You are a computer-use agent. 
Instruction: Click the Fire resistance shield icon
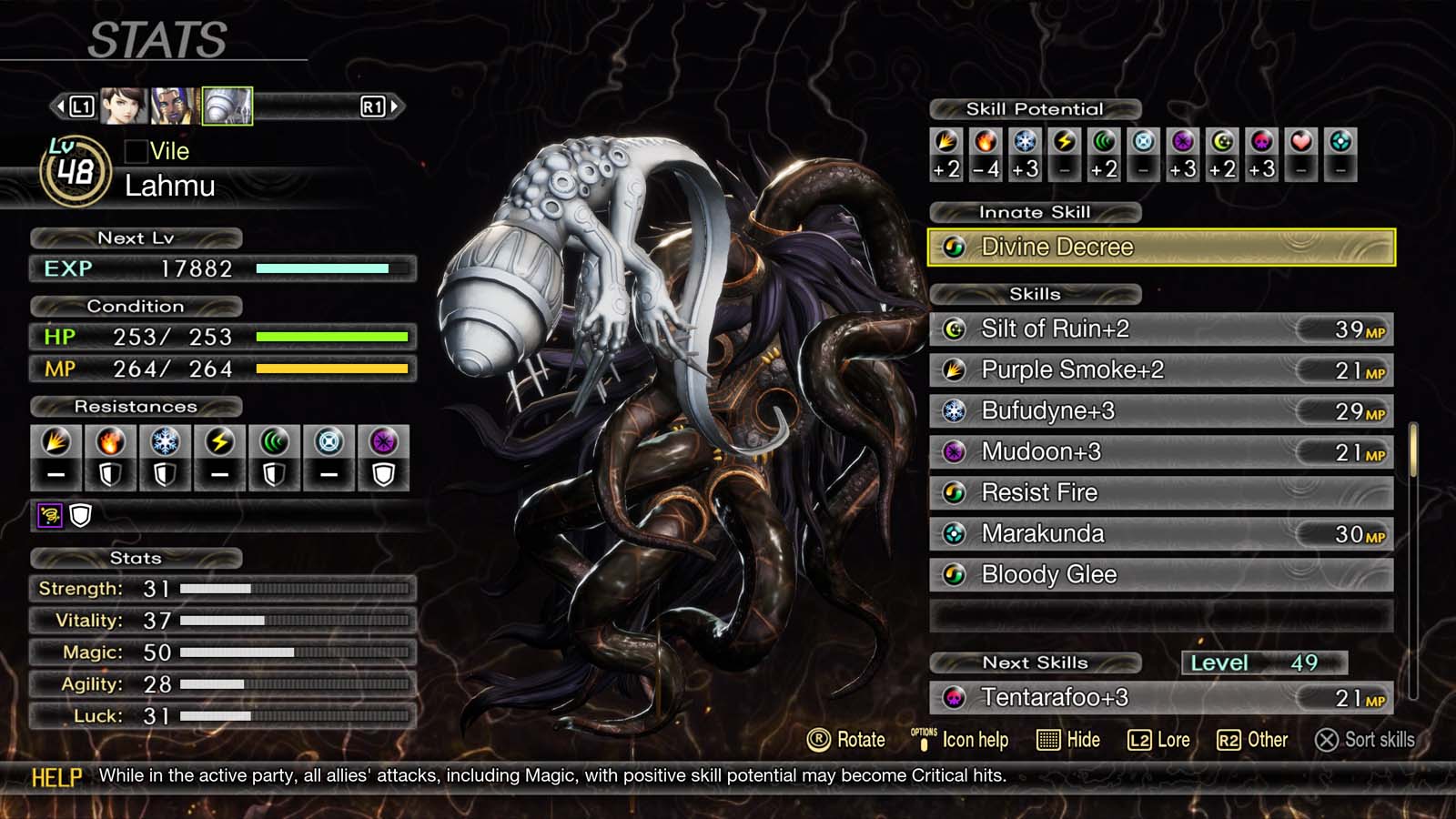[x=111, y=474]
